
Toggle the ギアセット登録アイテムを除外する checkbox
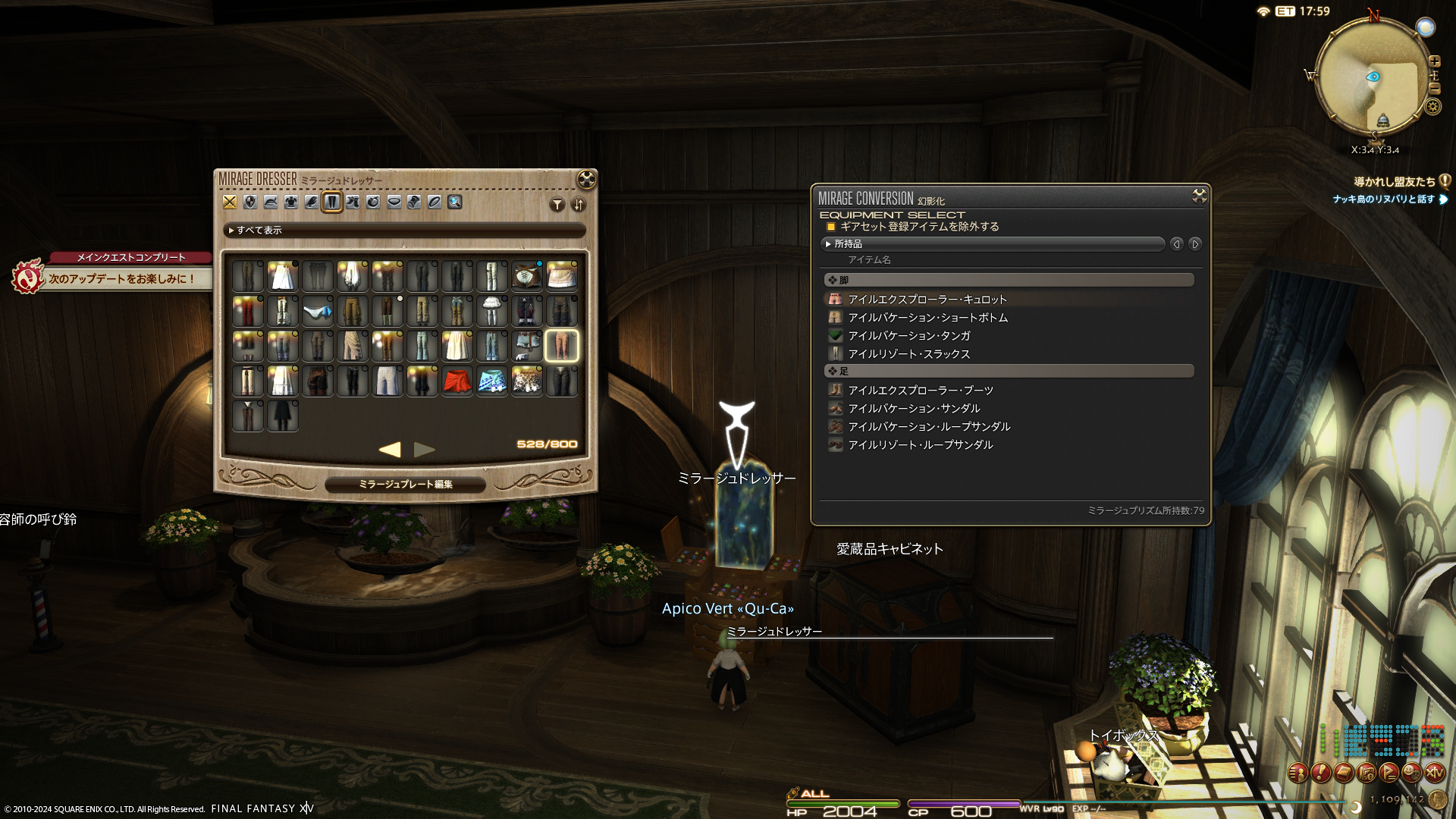[831, 227]
